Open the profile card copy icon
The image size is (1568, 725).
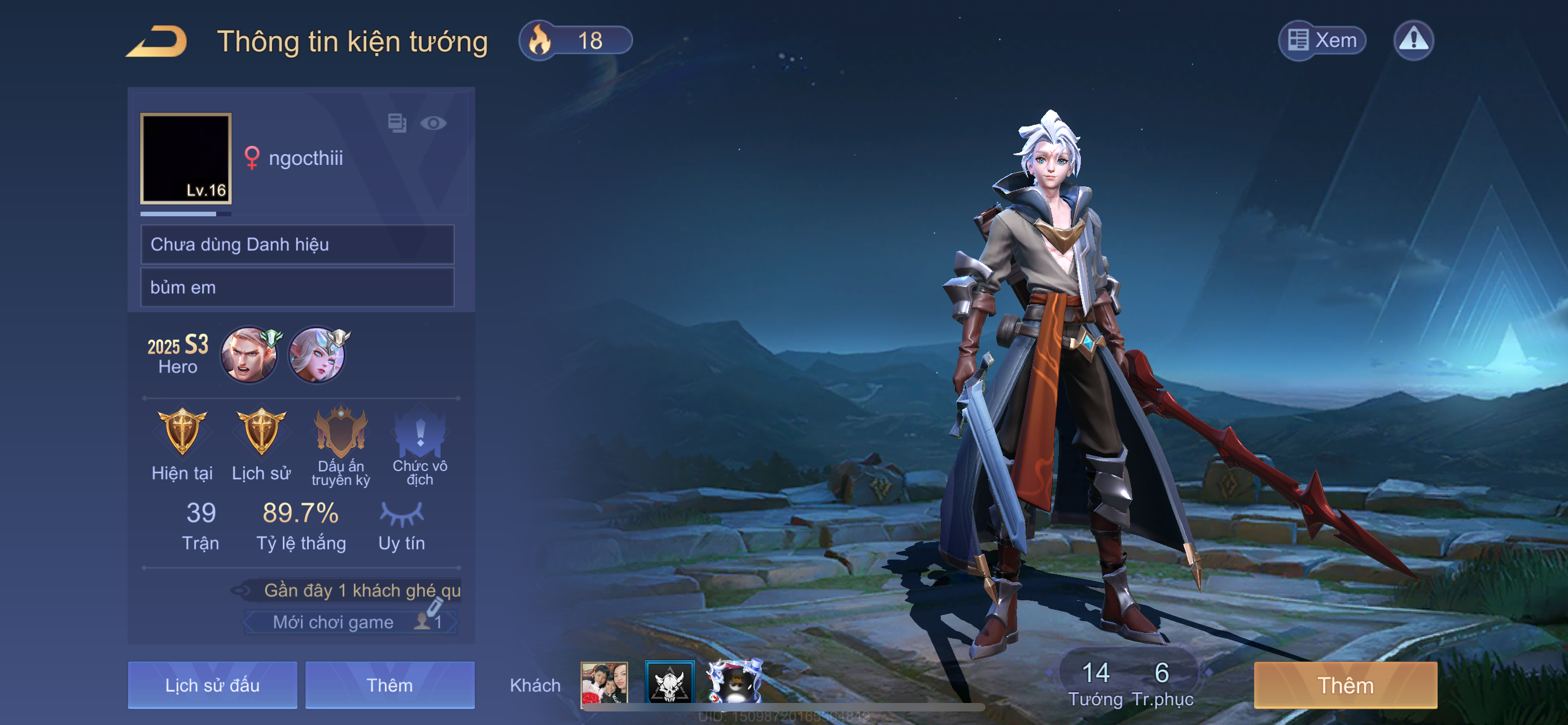point(397,123)
